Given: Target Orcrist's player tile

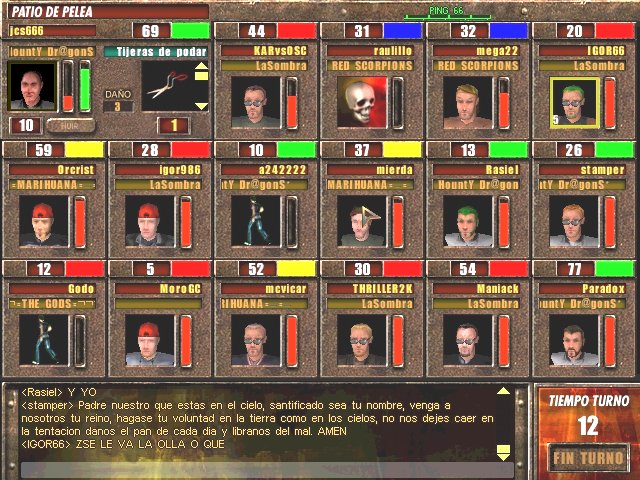Looking at the screenshot, I should (x=40, y=220).
